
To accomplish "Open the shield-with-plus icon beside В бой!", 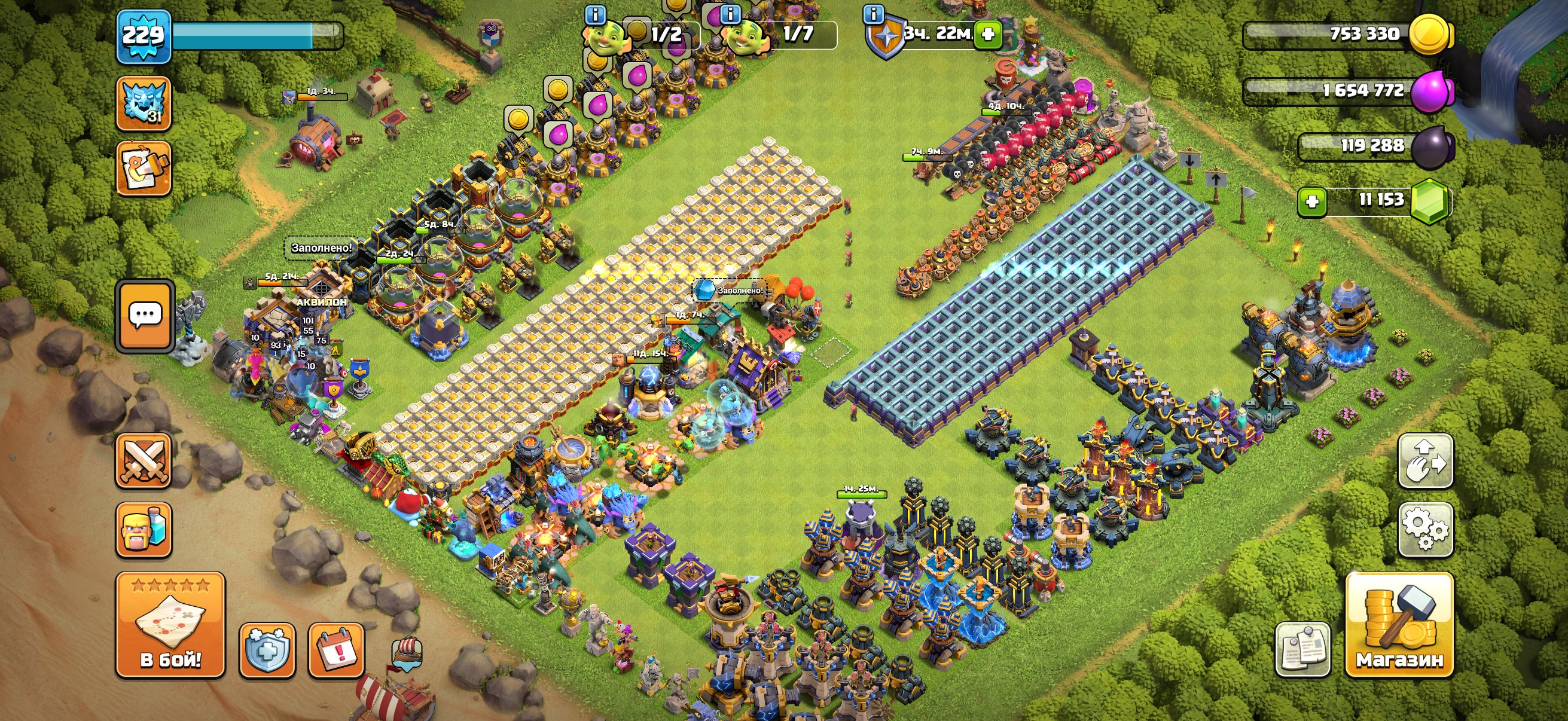I will (x=267, y=650).
